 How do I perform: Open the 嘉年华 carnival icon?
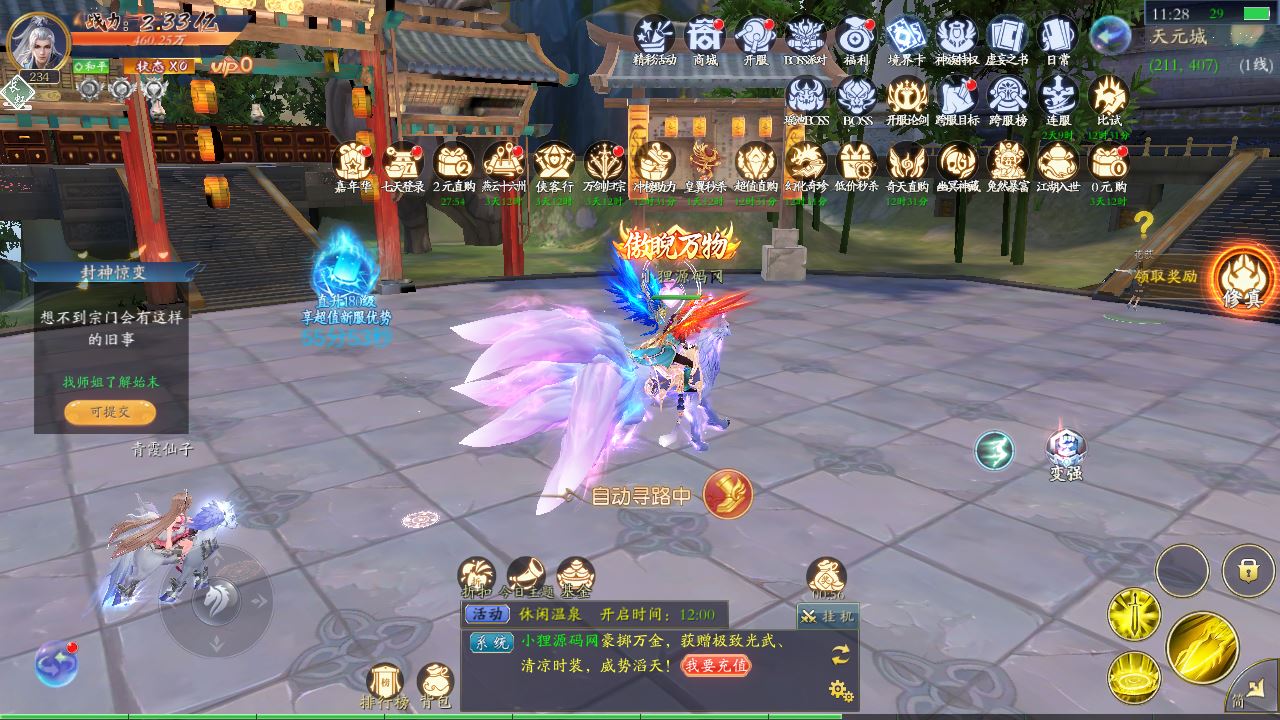[x=353, y=162]
